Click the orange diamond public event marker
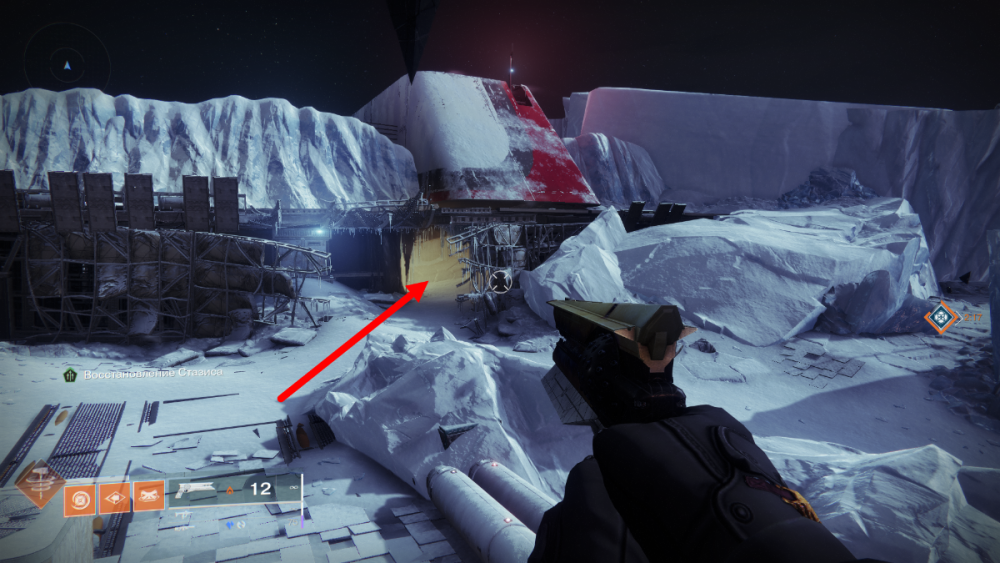This screenshot has width=1000, height=563. [940, 318]
